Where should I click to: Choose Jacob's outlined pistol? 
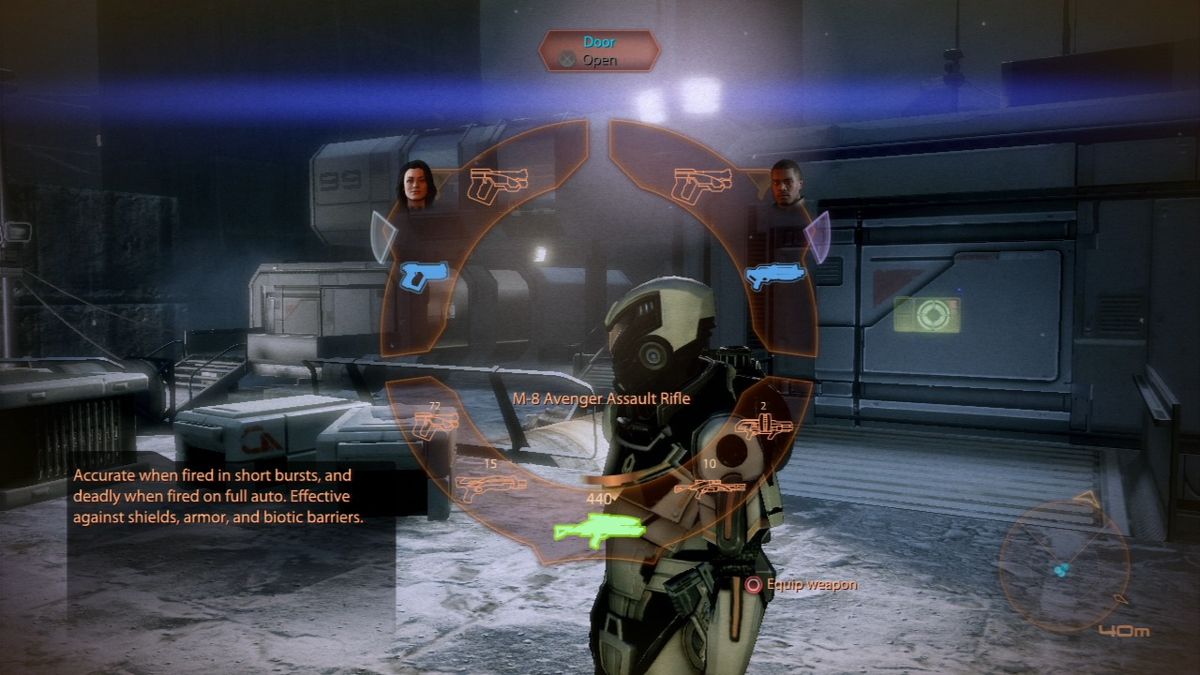pyautogui.click(x=702, y=185)
